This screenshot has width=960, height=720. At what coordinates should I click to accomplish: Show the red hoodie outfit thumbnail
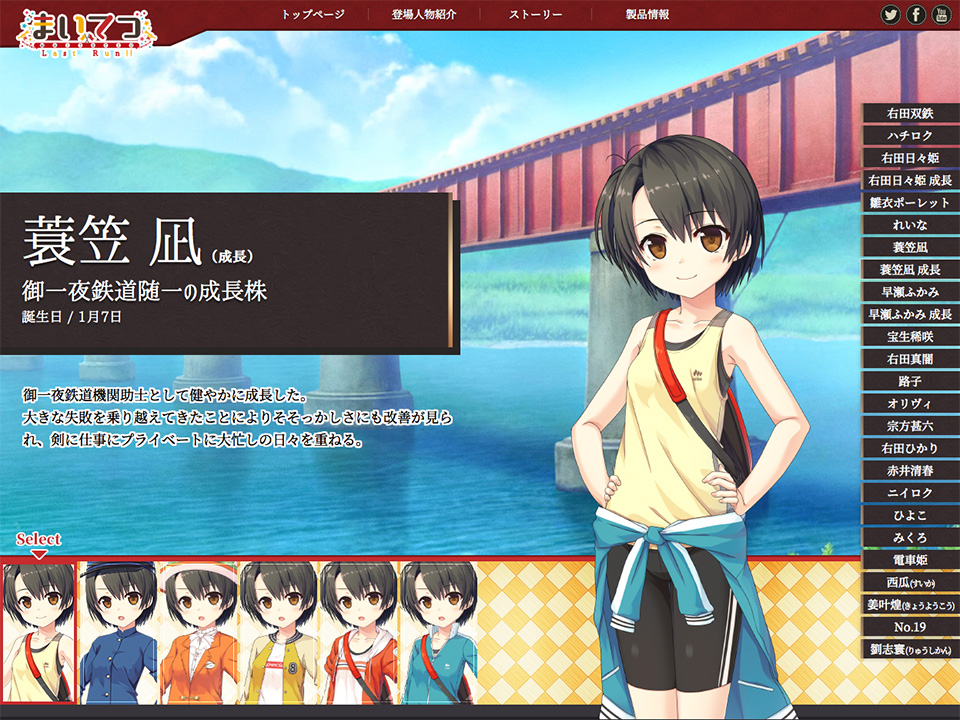point(359,632)
